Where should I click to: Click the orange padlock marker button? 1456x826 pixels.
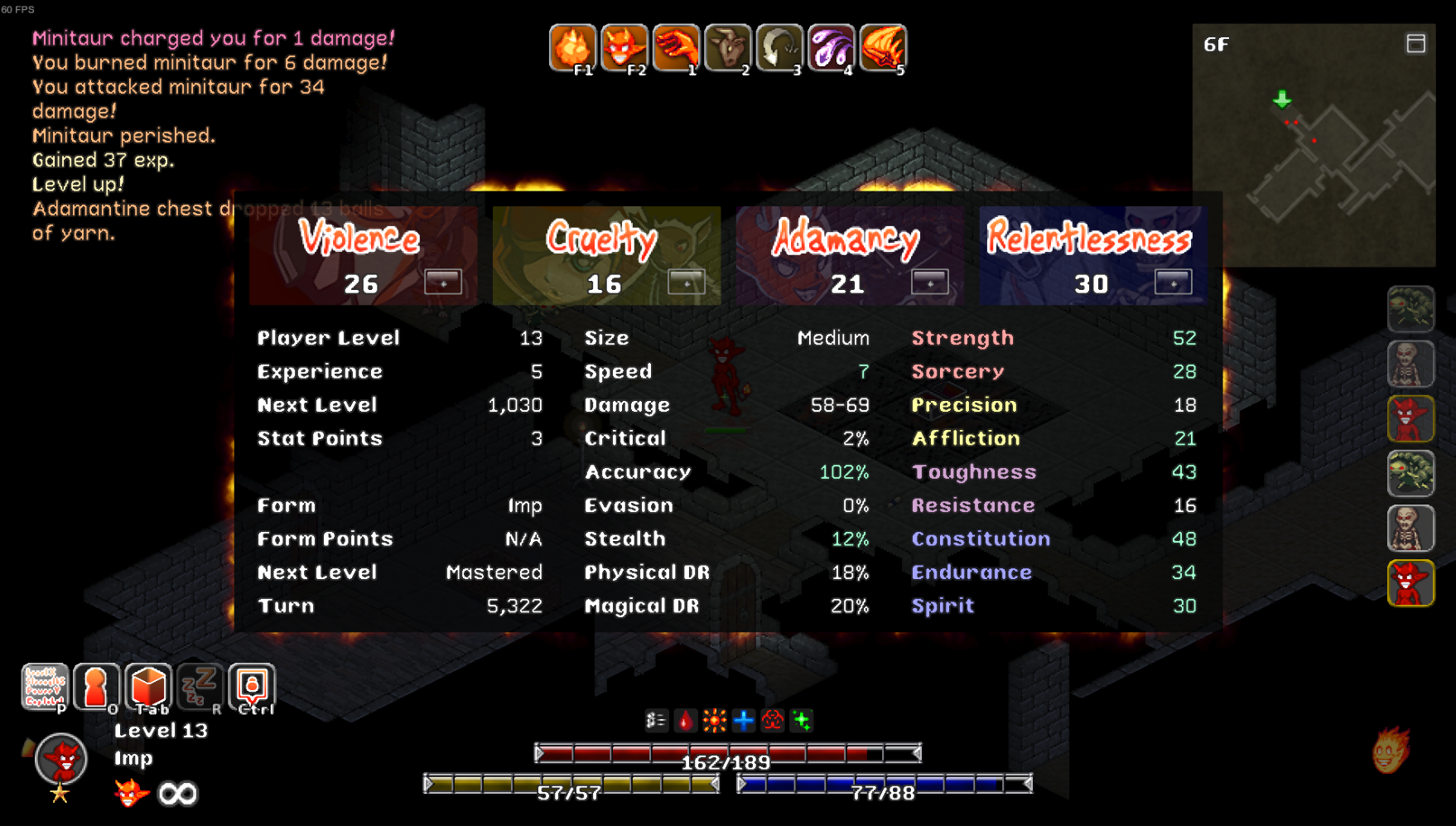[252, 687]
